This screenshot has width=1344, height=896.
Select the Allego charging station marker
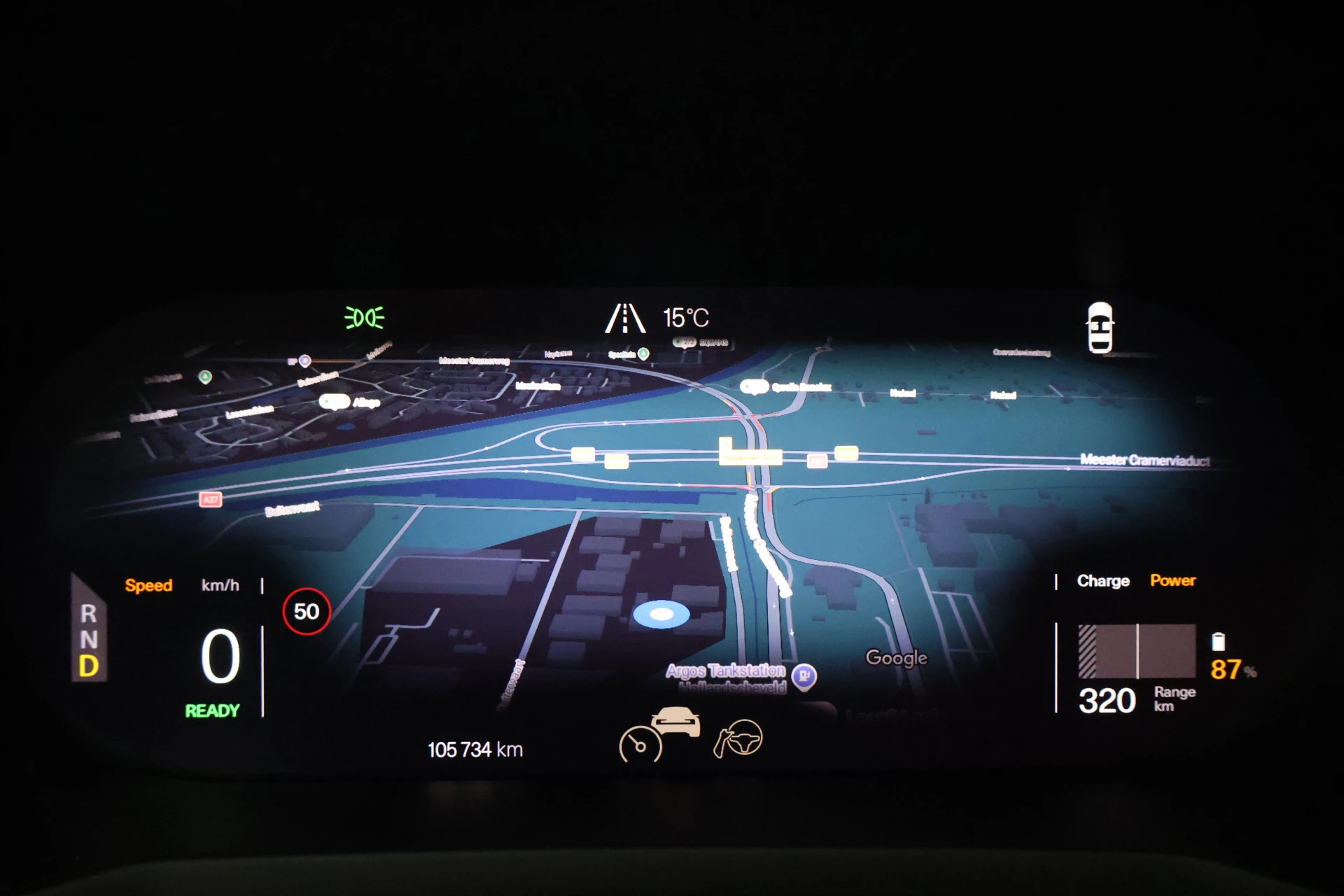(335, 402)
